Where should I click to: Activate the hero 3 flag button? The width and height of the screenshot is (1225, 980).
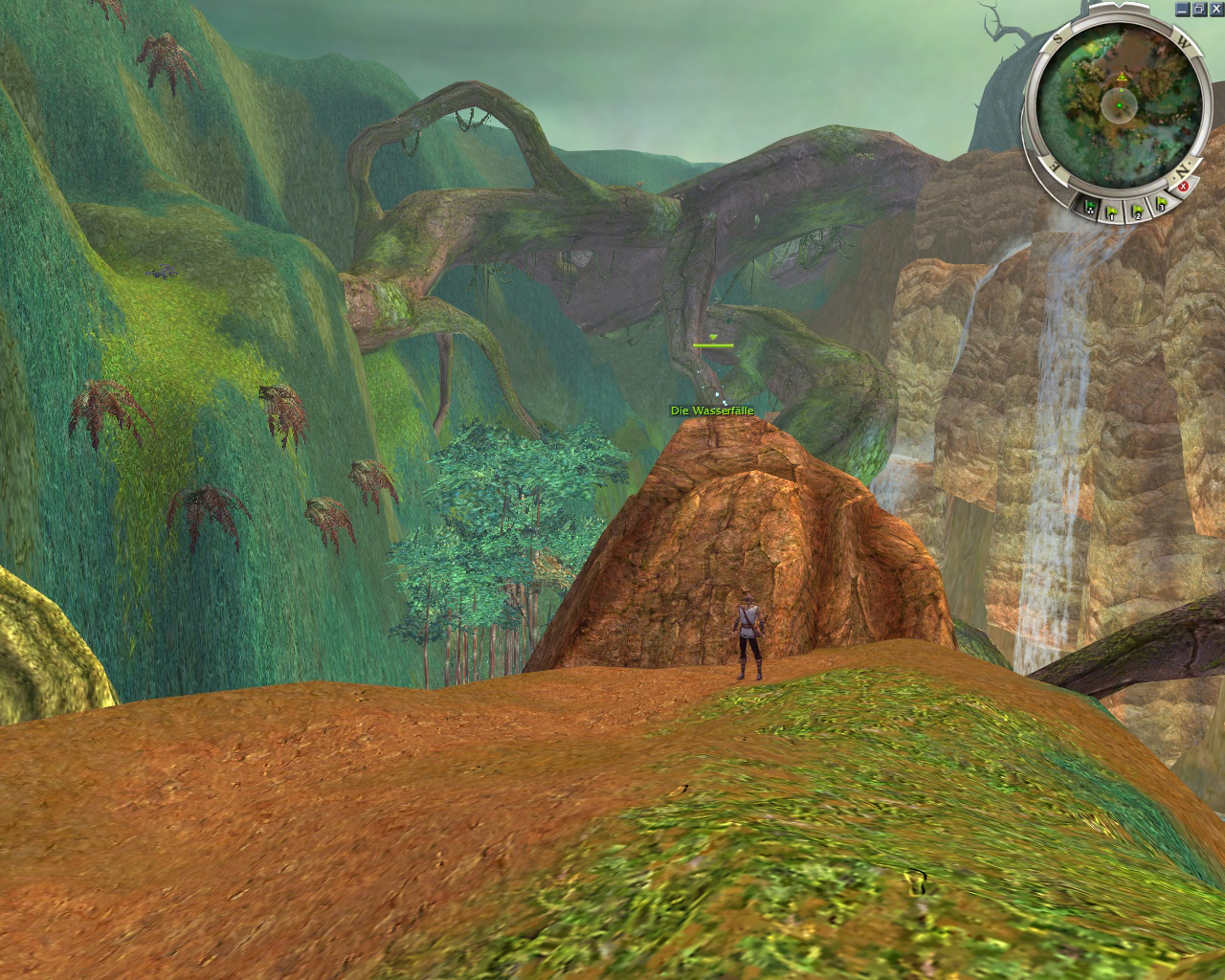(1161, 204)
